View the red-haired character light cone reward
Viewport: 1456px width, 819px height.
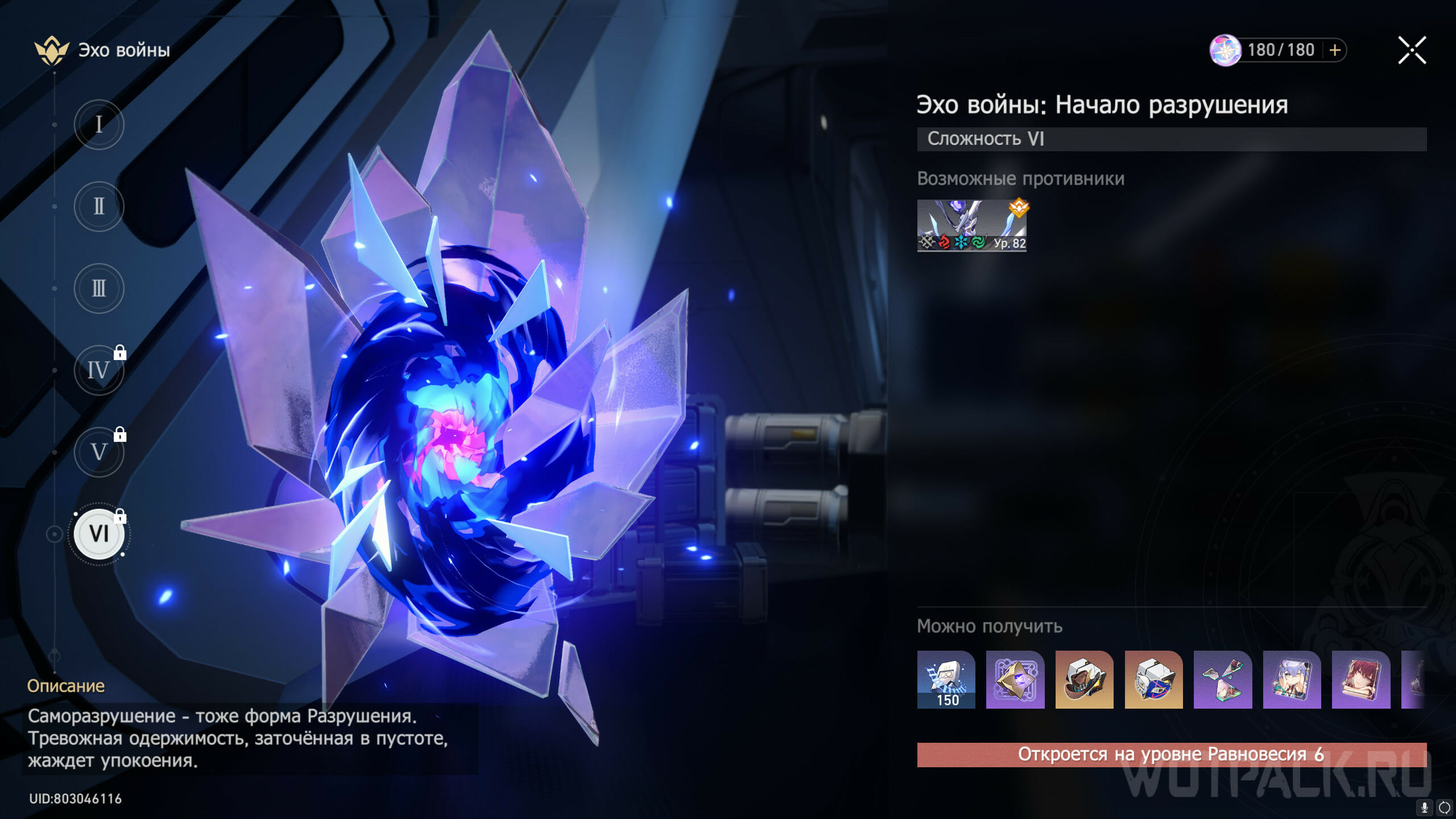click(x=1361, y=680)
